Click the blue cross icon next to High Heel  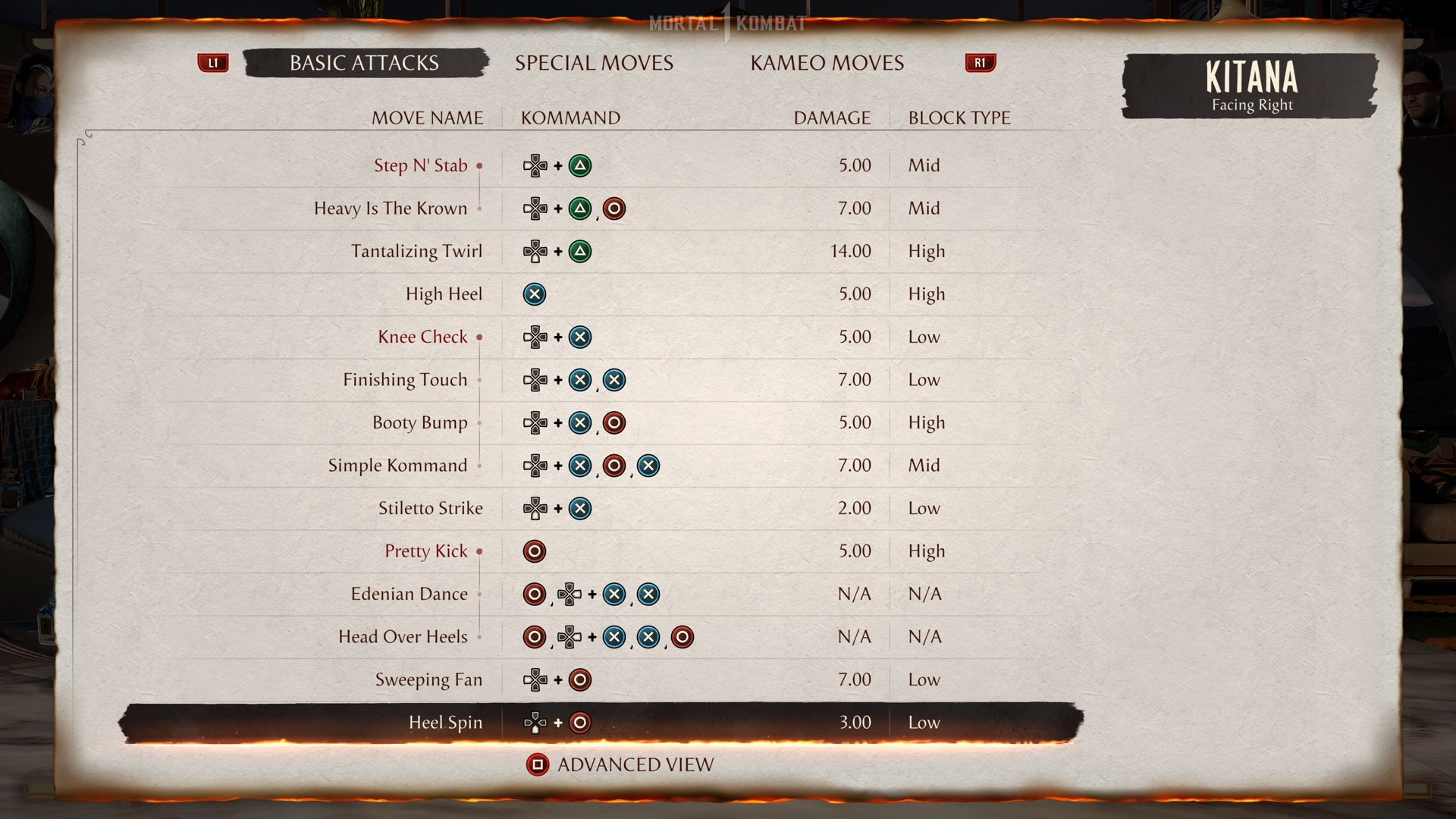click(x=535, y=293)
